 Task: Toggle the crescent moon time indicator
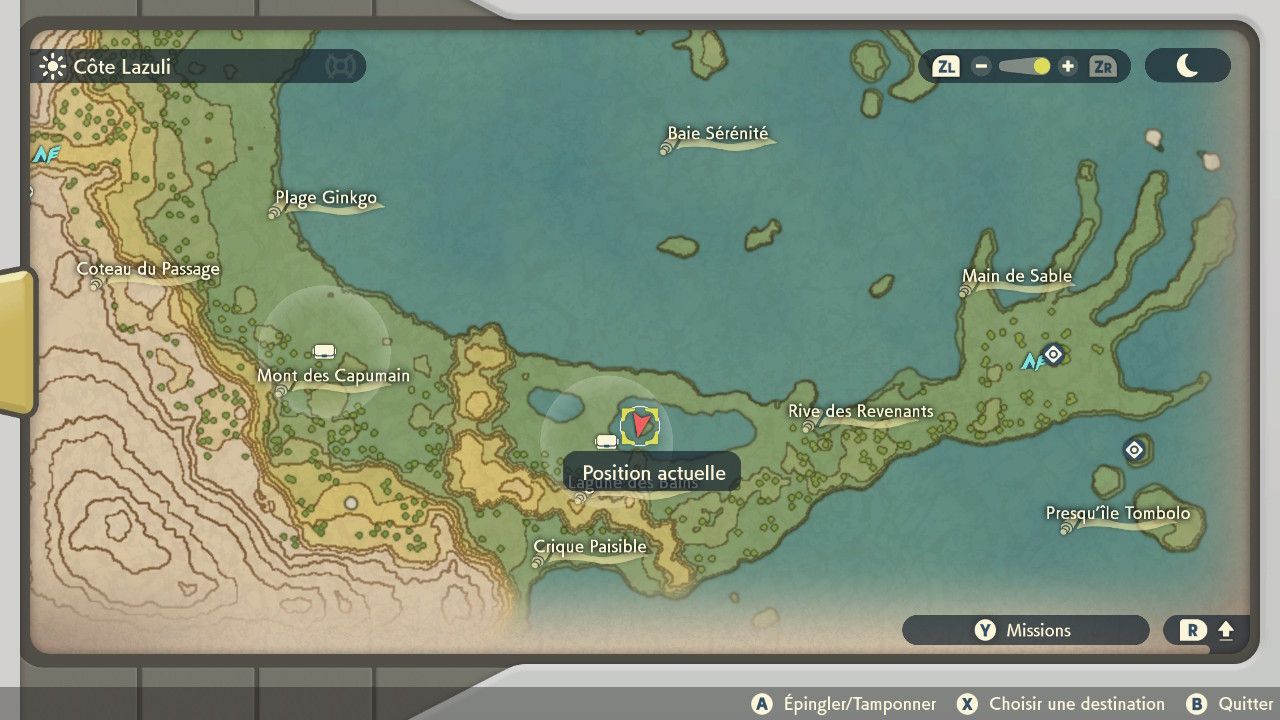point(1187,66)
